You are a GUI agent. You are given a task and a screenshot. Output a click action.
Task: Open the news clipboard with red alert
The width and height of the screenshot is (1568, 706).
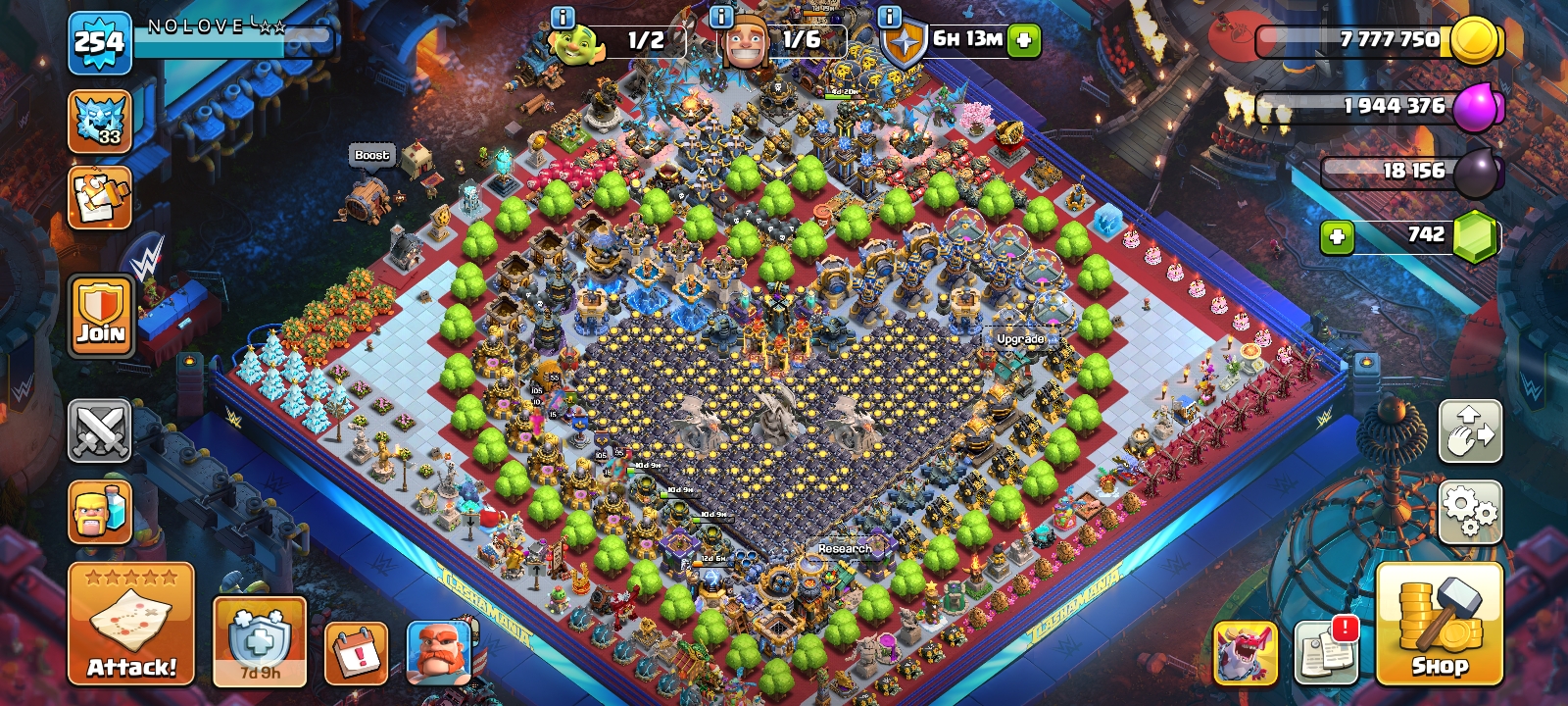(1326, 652)
